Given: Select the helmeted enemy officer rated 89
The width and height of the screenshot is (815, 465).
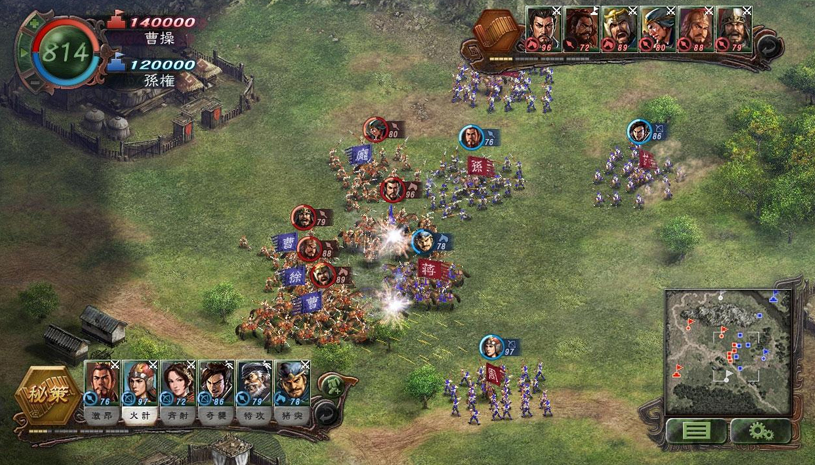Looking at the screenshot, I should pos(618,28).
